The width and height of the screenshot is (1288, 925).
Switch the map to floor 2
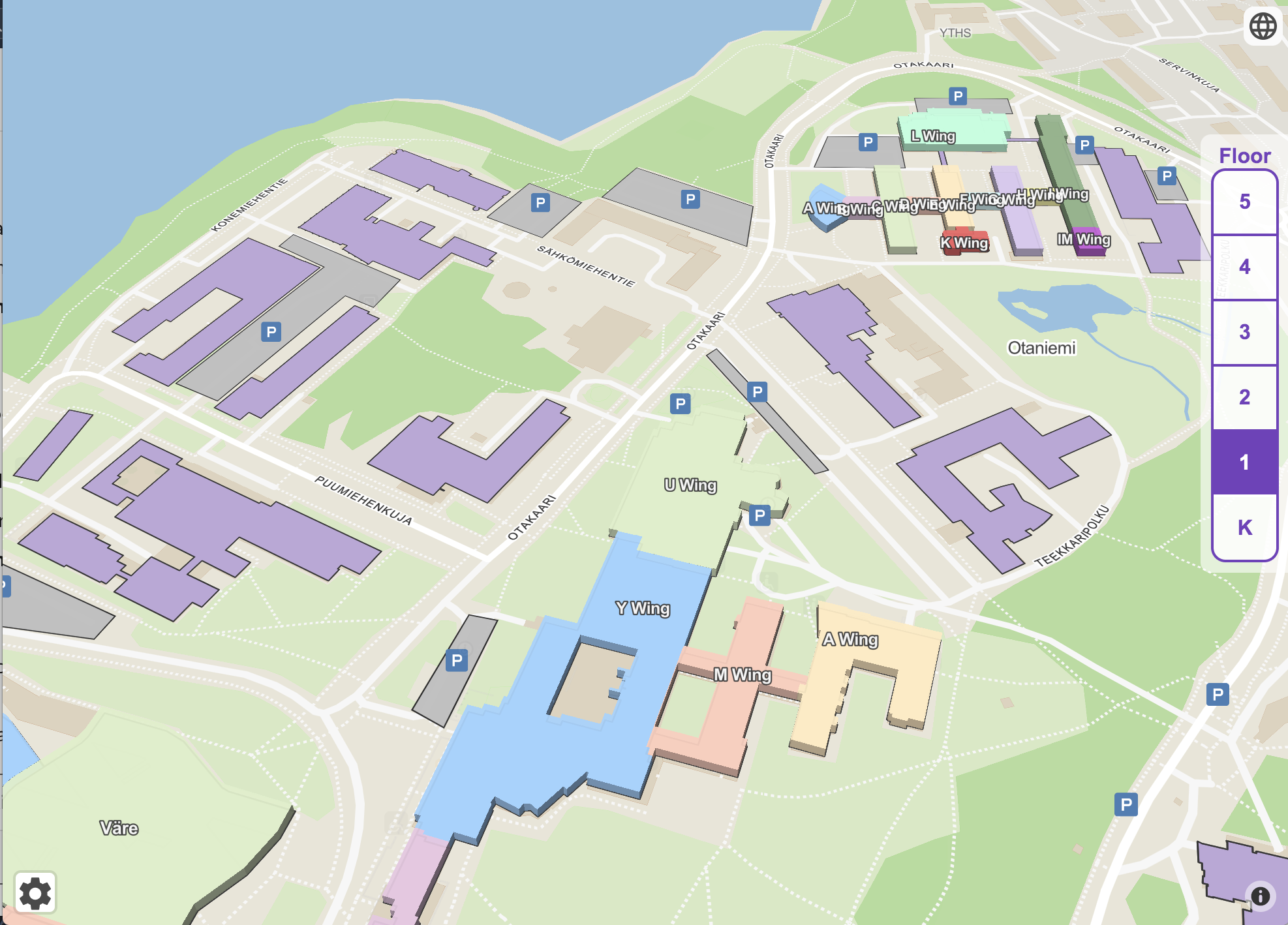pos(1244,398)
